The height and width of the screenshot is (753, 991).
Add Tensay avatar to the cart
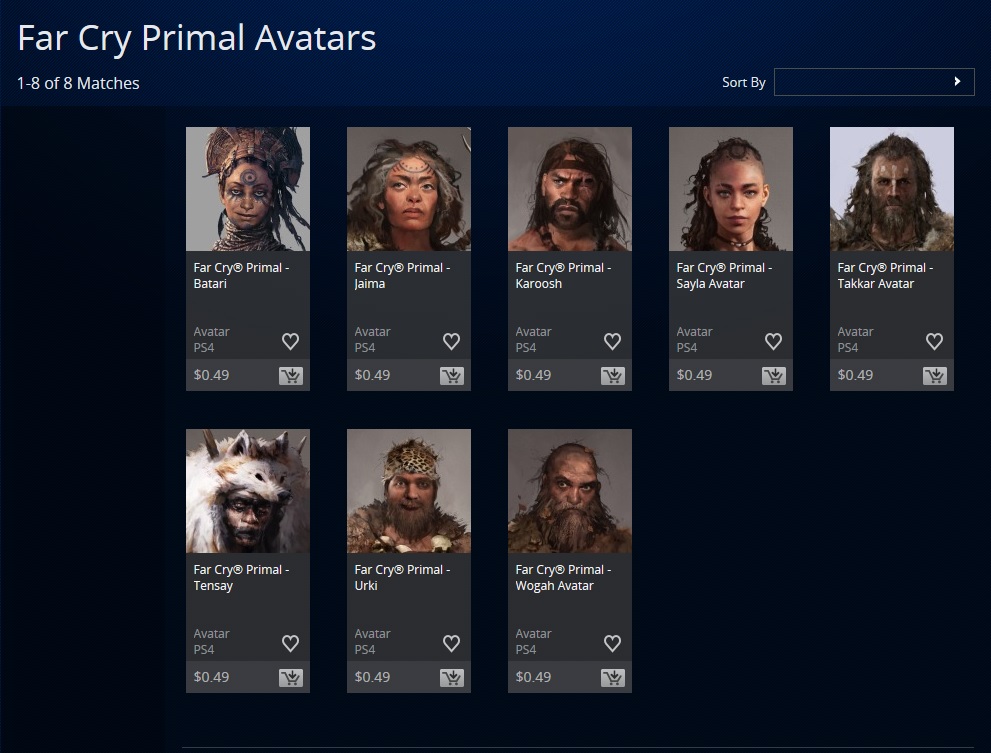coord(291,678)
